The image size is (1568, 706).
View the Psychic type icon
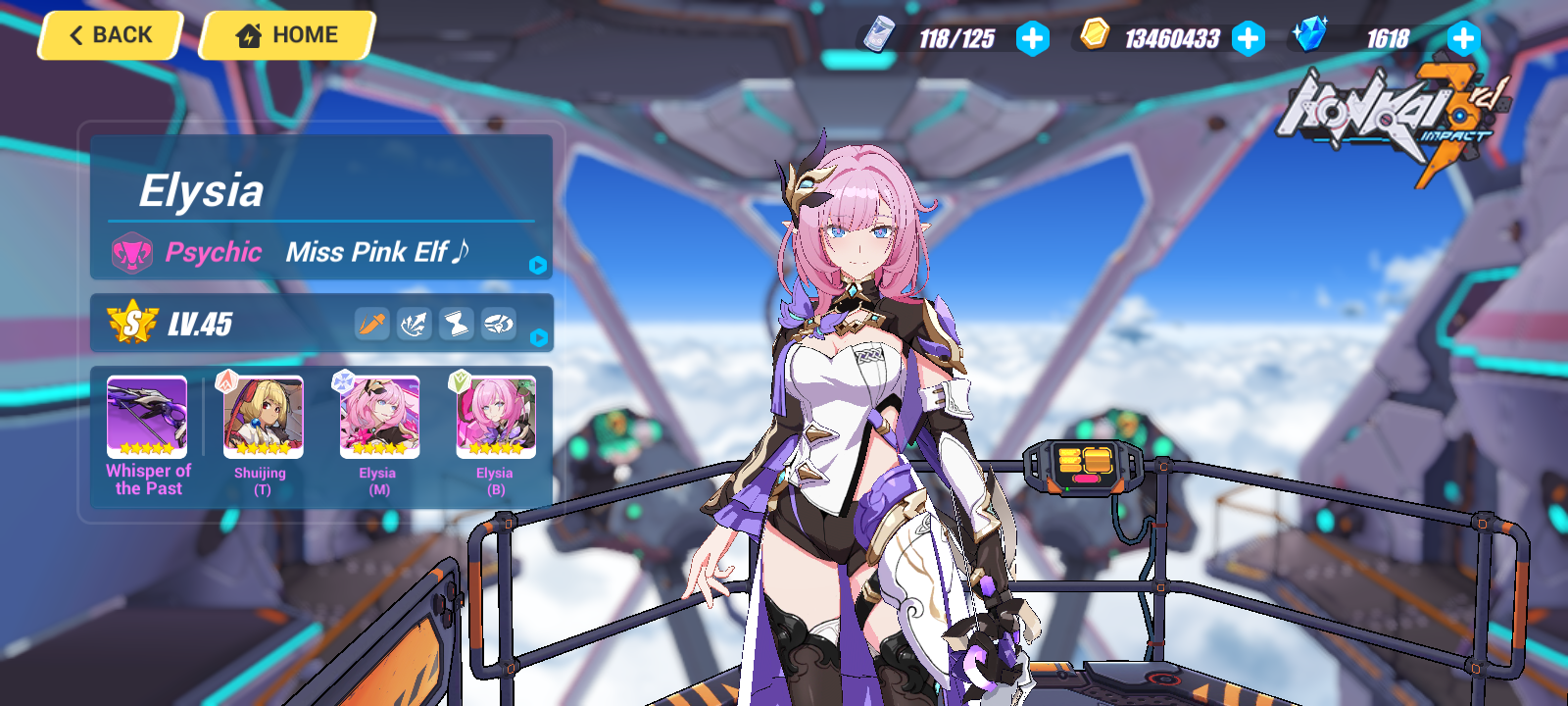131,253
